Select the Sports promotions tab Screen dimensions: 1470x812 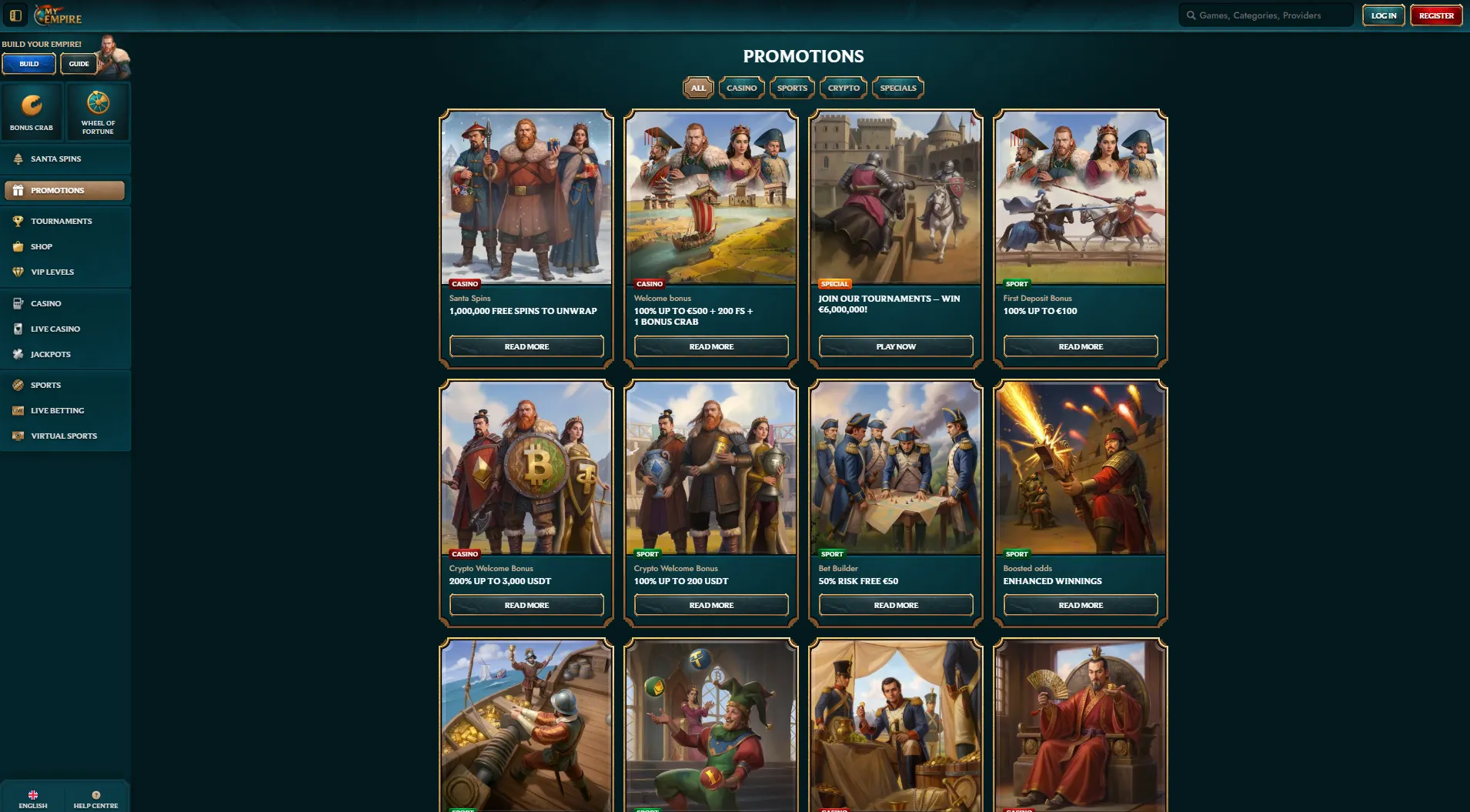pyautogui.click(x=792, y=88)
